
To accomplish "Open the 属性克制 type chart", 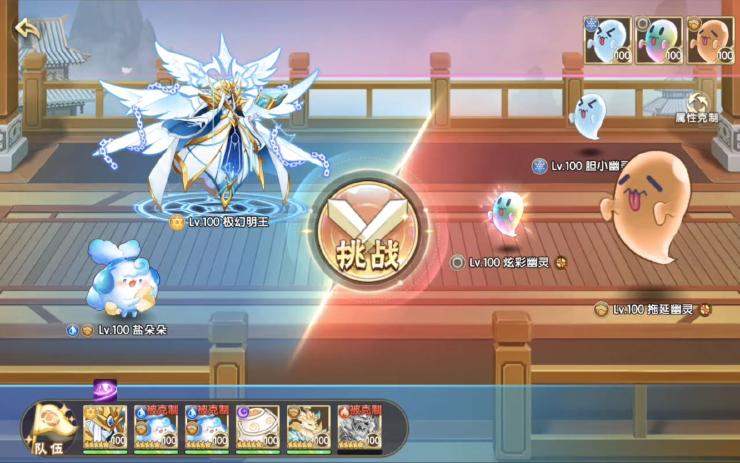I will pyautogui.click(x=698, y=107).
